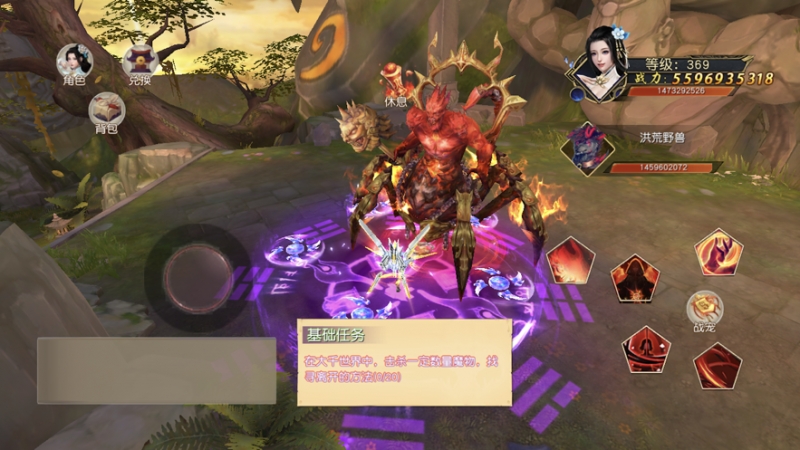Click the 基础任务 quest tracker panel
Image resolution: width=800 pixels, height=450 pixels.
[404, 361]
